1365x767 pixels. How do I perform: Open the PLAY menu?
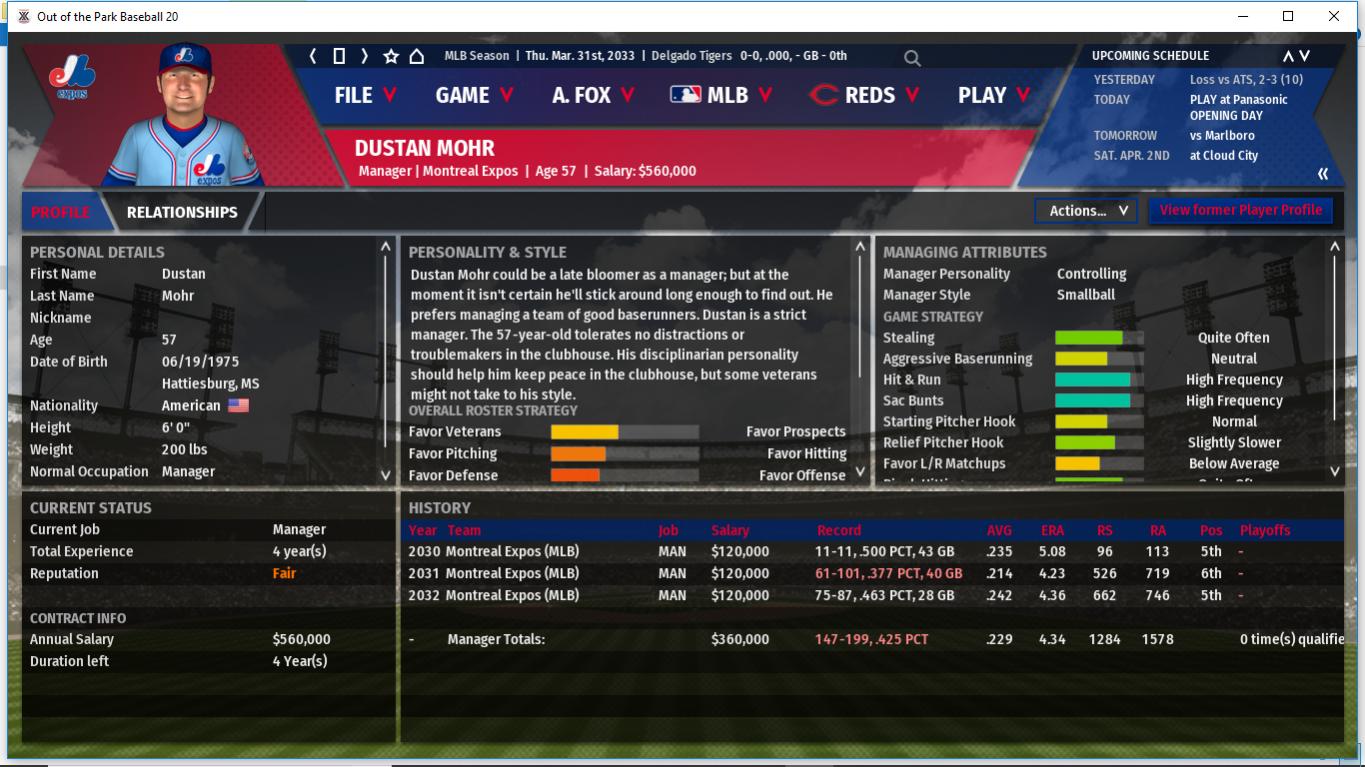coord(993,95)
